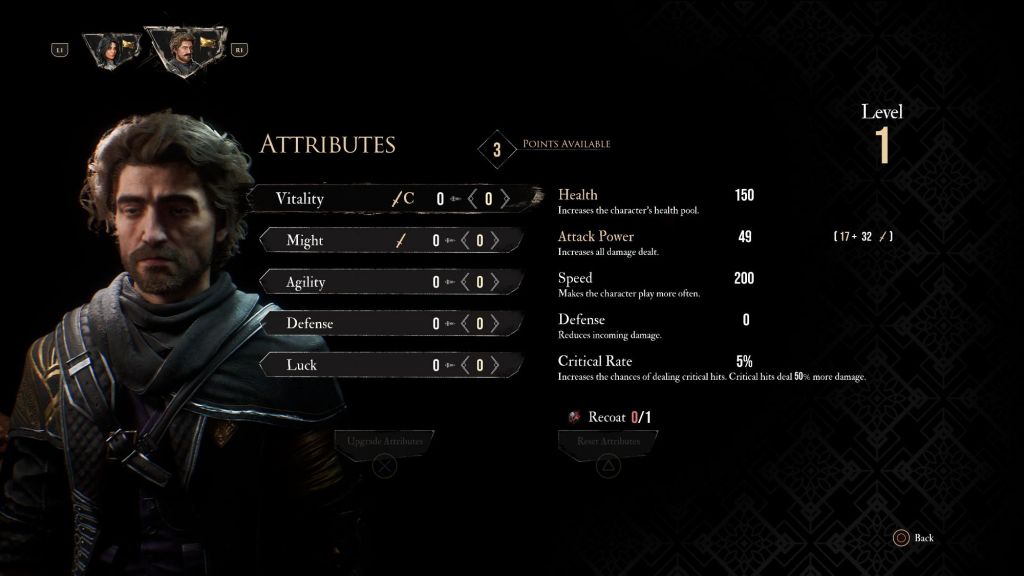Click the Upgrade Attributes button

pos(385,441)
